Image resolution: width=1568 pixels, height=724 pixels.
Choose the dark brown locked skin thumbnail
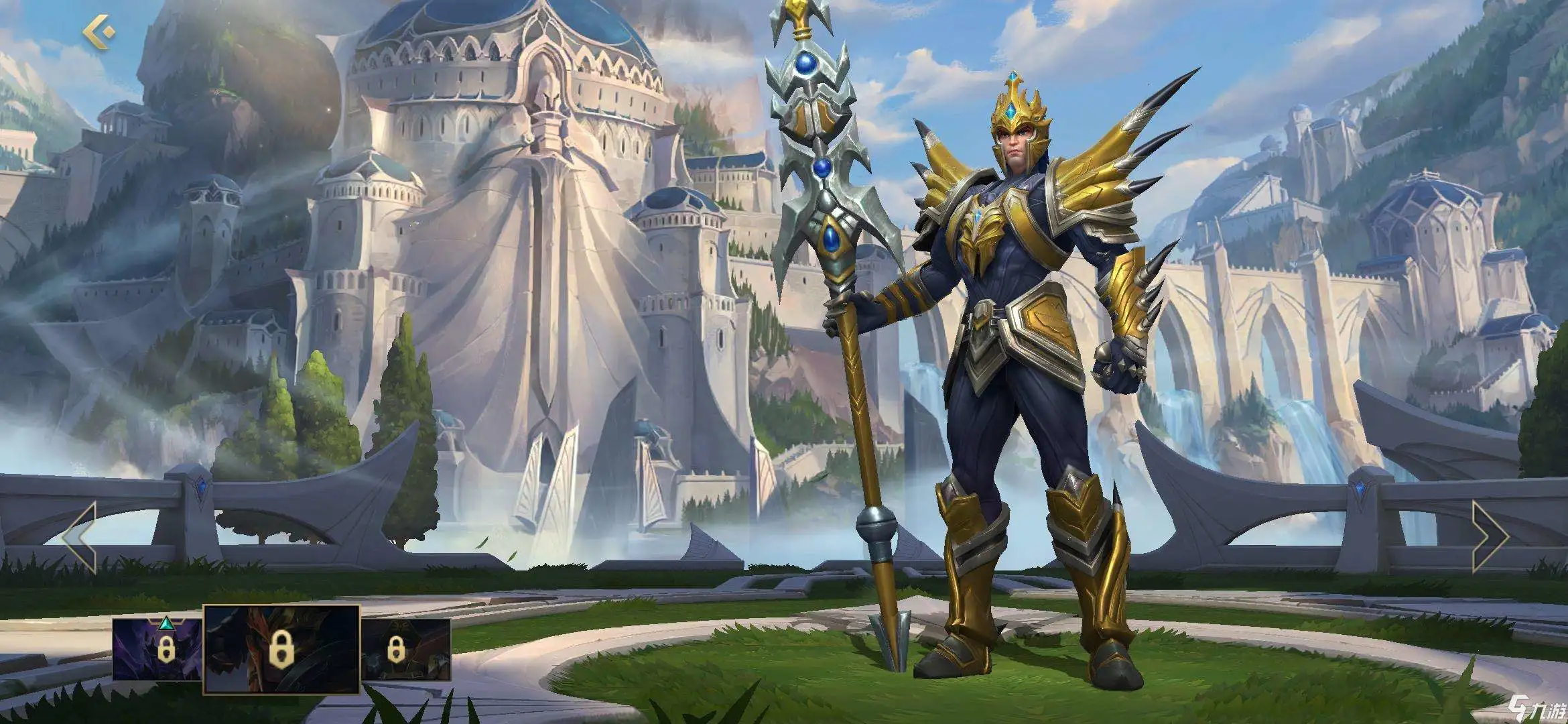click(x=406, y=648)
